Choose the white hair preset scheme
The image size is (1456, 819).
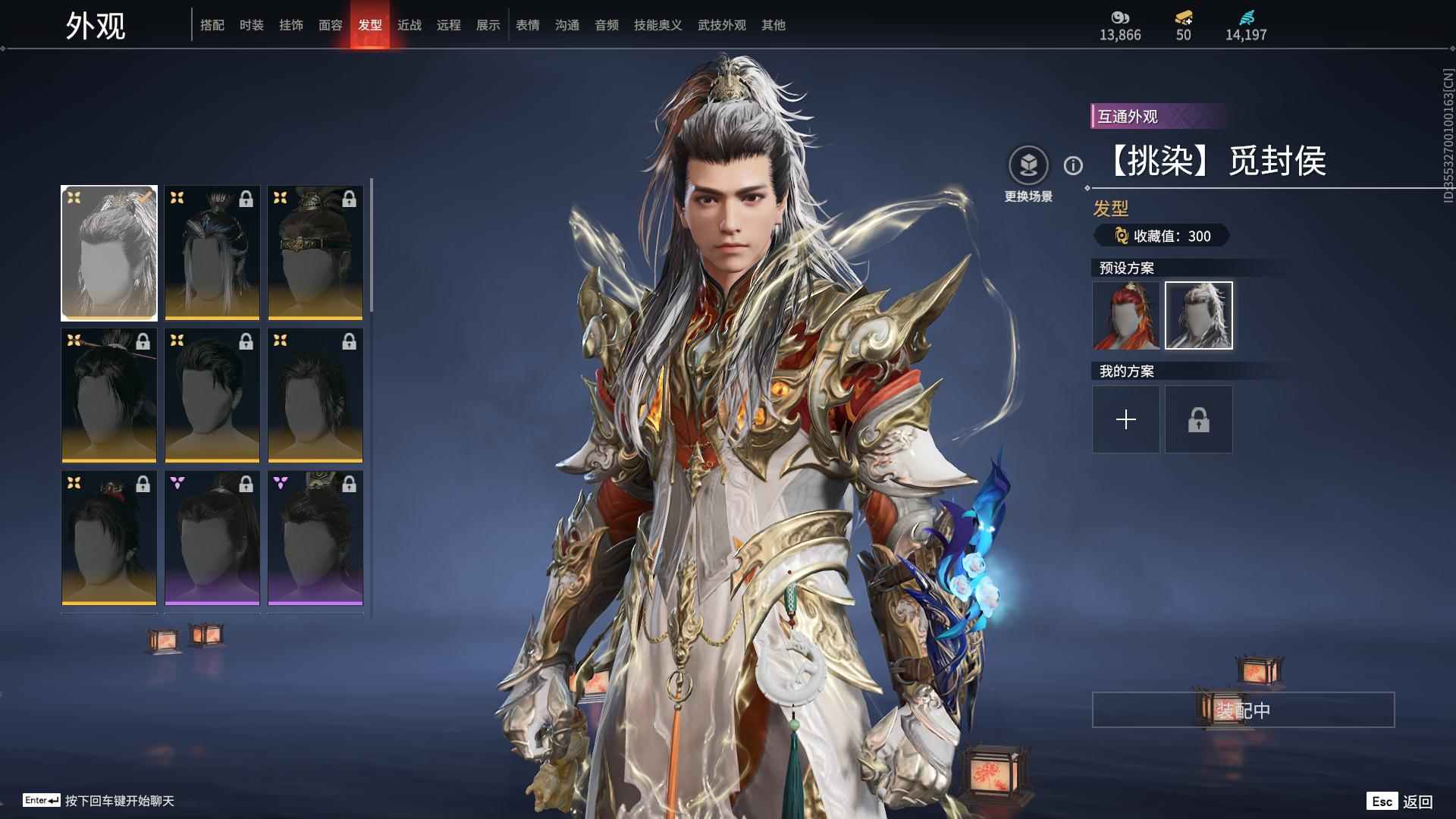(x=1199, y=315)
